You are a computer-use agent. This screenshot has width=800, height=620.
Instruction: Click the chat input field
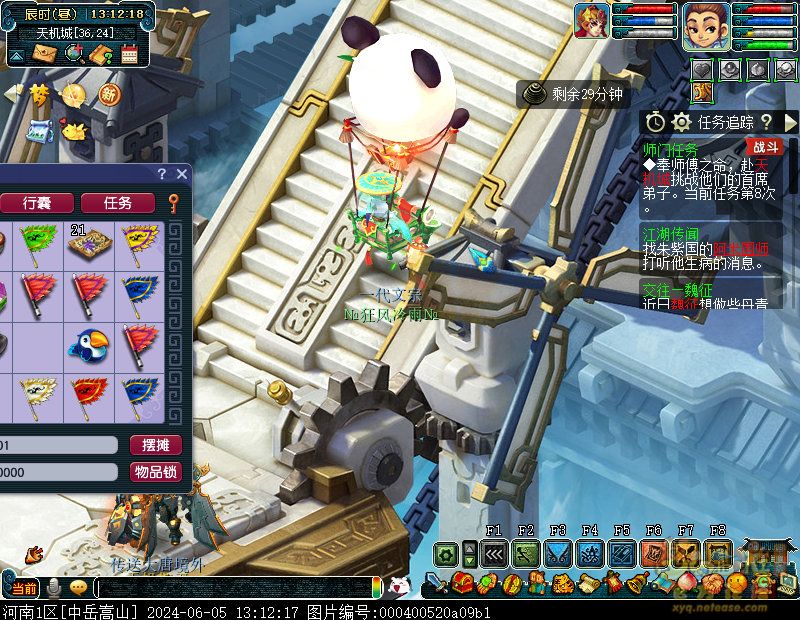pos(235,587)
